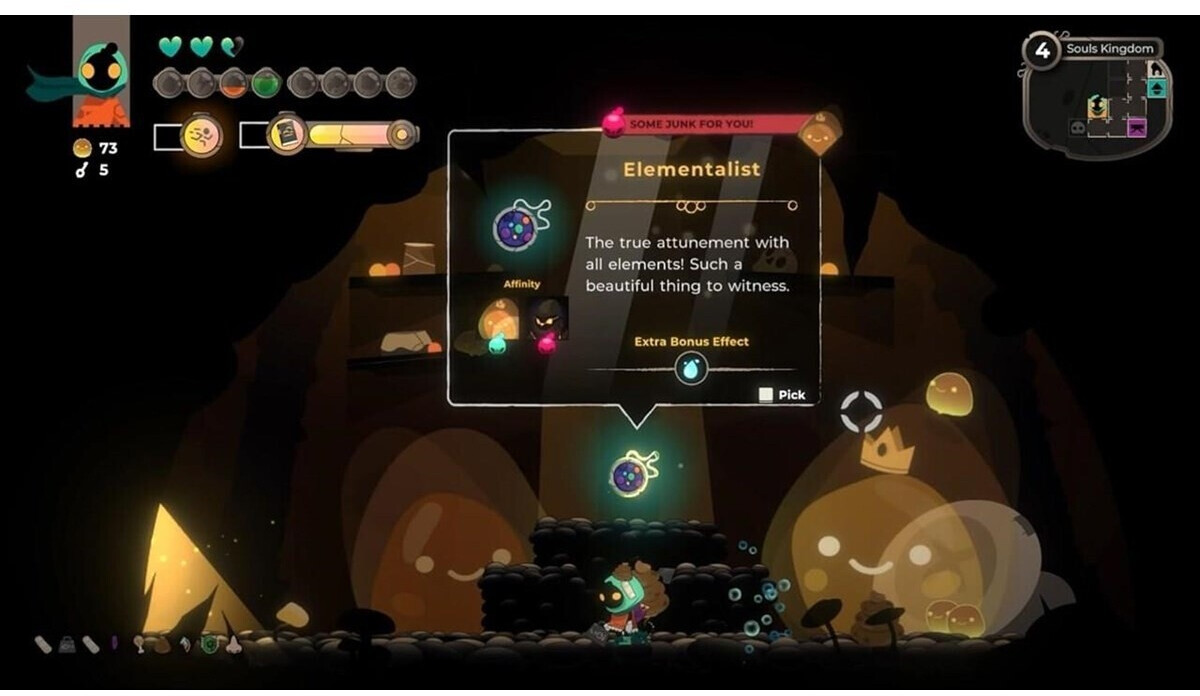This screenshot has height=696, width=1200.
Task: Activate the running figure dash ability
Action: point(201,135)
